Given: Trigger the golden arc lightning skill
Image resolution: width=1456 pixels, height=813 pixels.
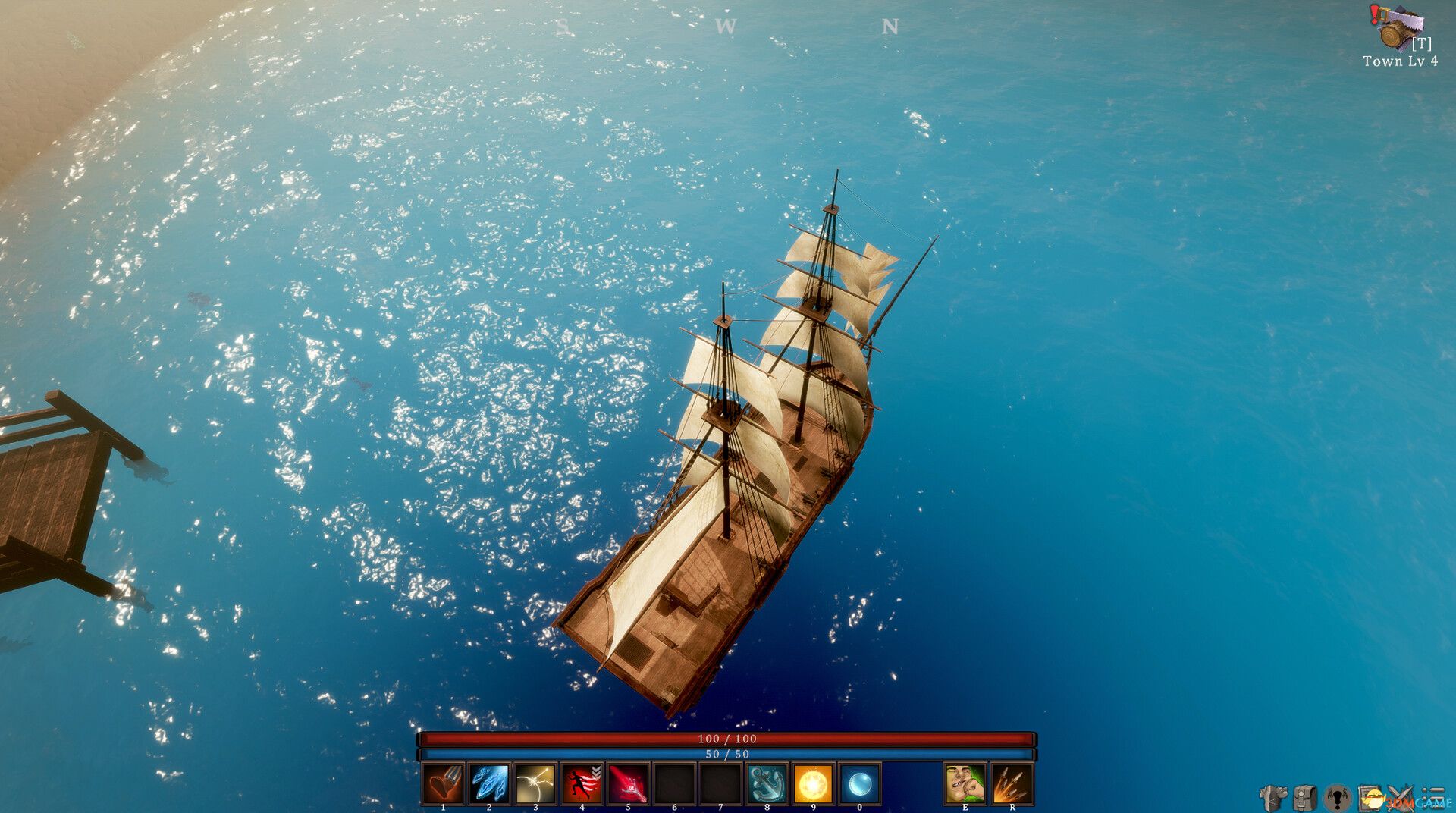Looking at the screenshot, I should tap(535, 783).
